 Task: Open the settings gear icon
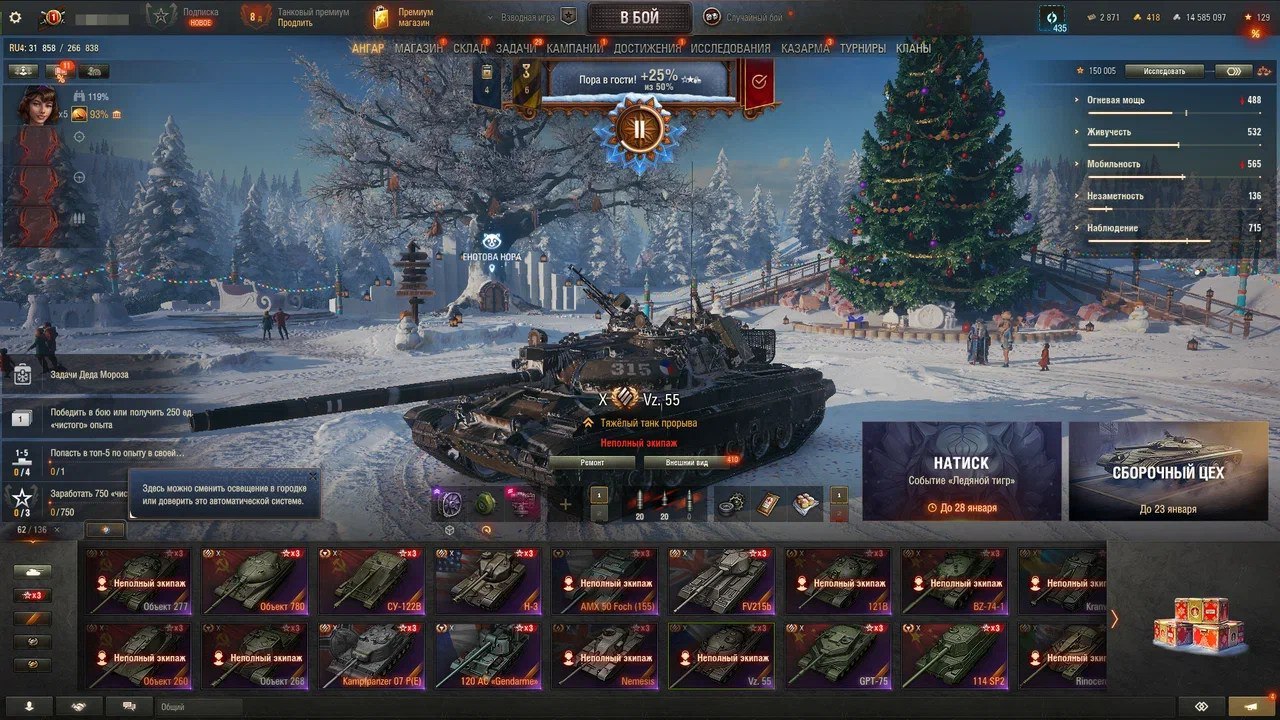[15, 17]
